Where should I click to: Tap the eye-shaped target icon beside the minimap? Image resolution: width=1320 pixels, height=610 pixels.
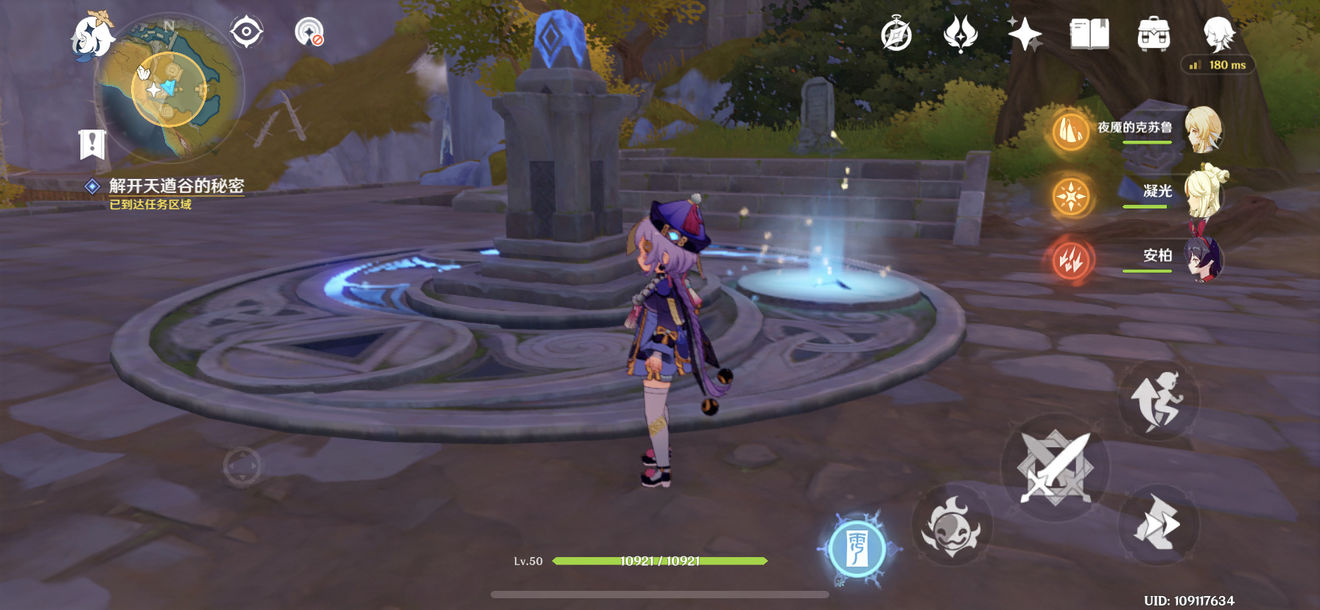pos(245,32)
